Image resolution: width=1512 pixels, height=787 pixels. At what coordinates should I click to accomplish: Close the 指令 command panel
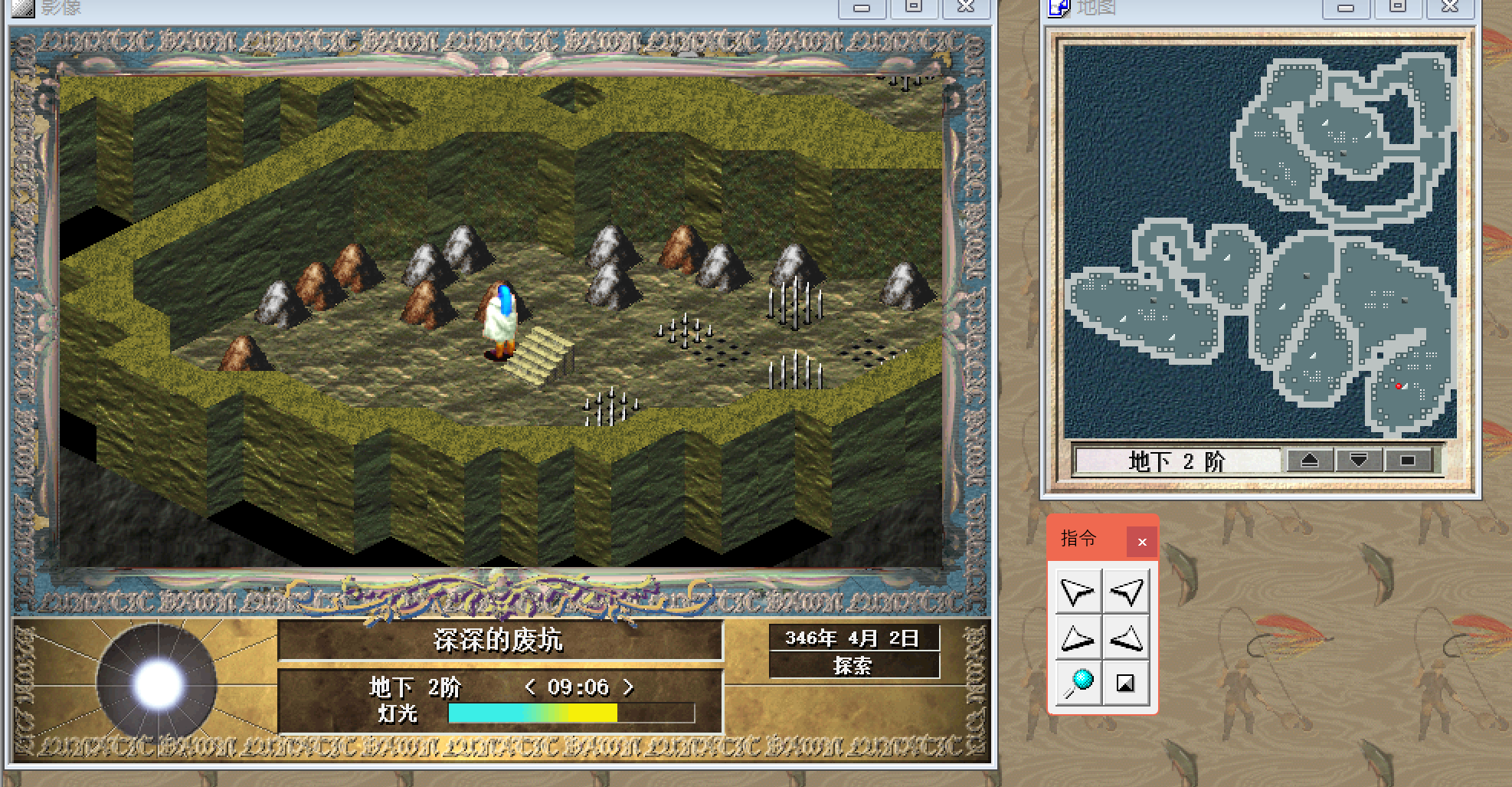(1141, 542)
